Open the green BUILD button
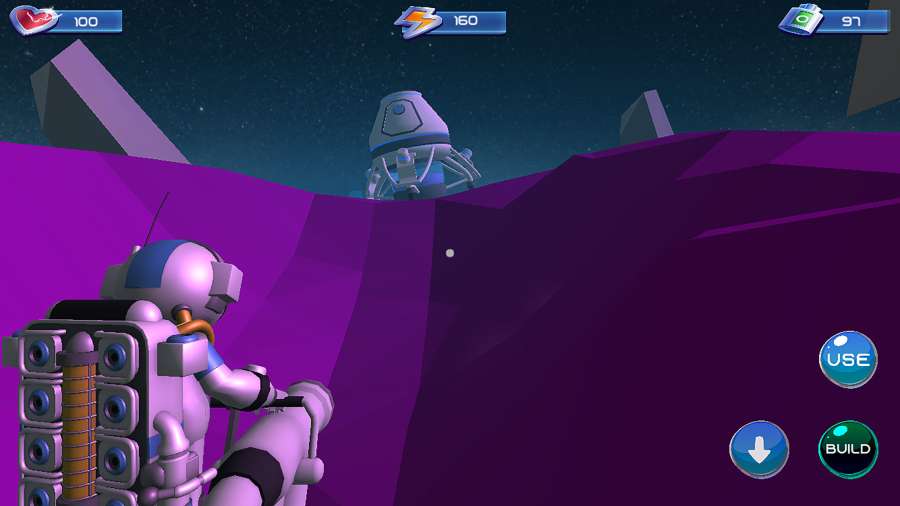This screenshot has height=506, width=900. pyautogui.click(x=848, y=449)
